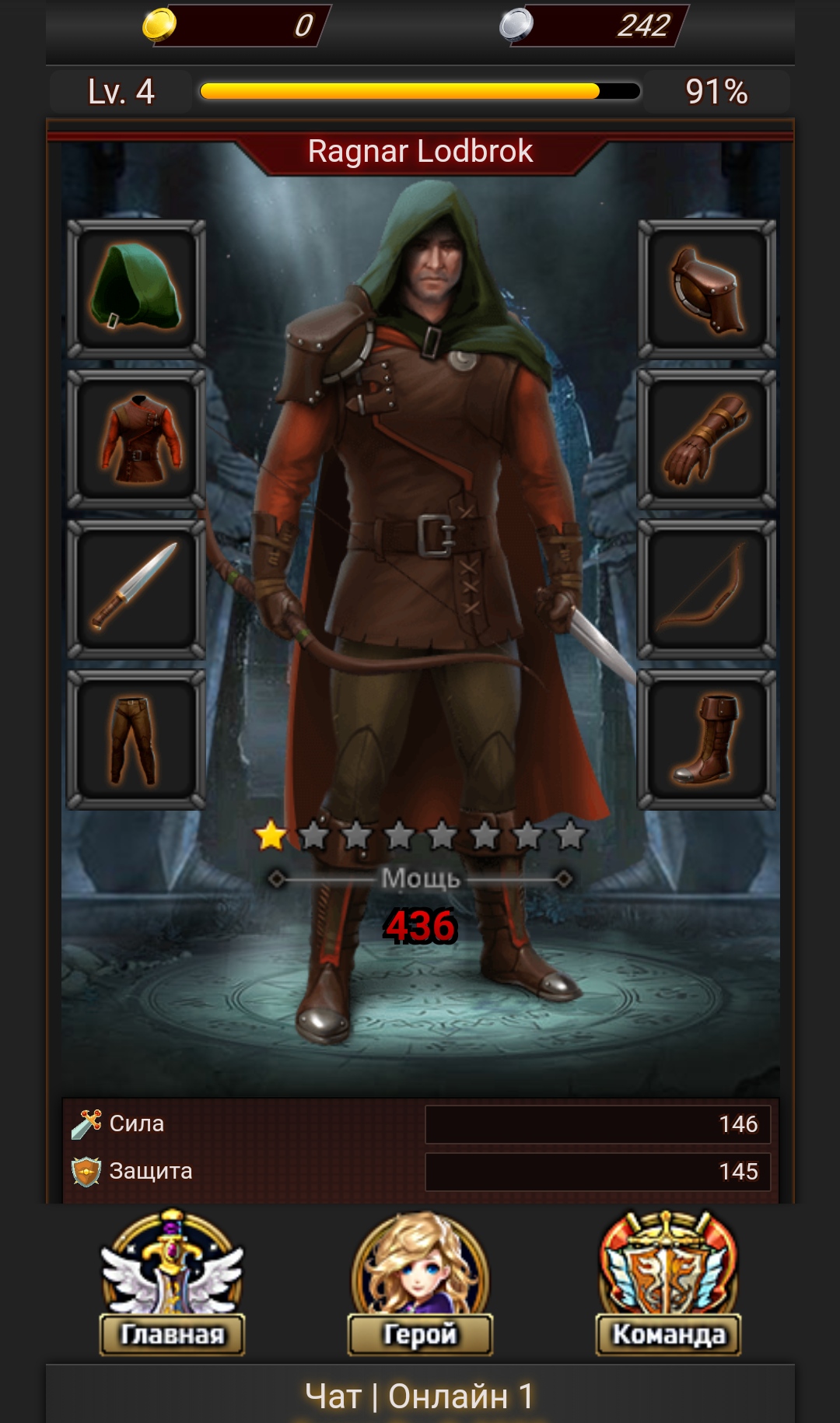Select the leather shoulder pad slot
This screenshot has height=1423, width=840.
[706, 289]
